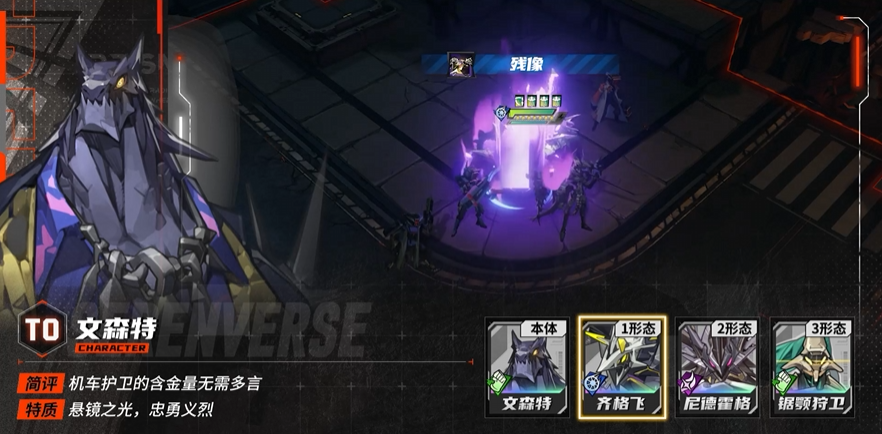Screen dimensions: 882x434
Task: Select the 文森特 本体 form card
Action: [527, 368]
